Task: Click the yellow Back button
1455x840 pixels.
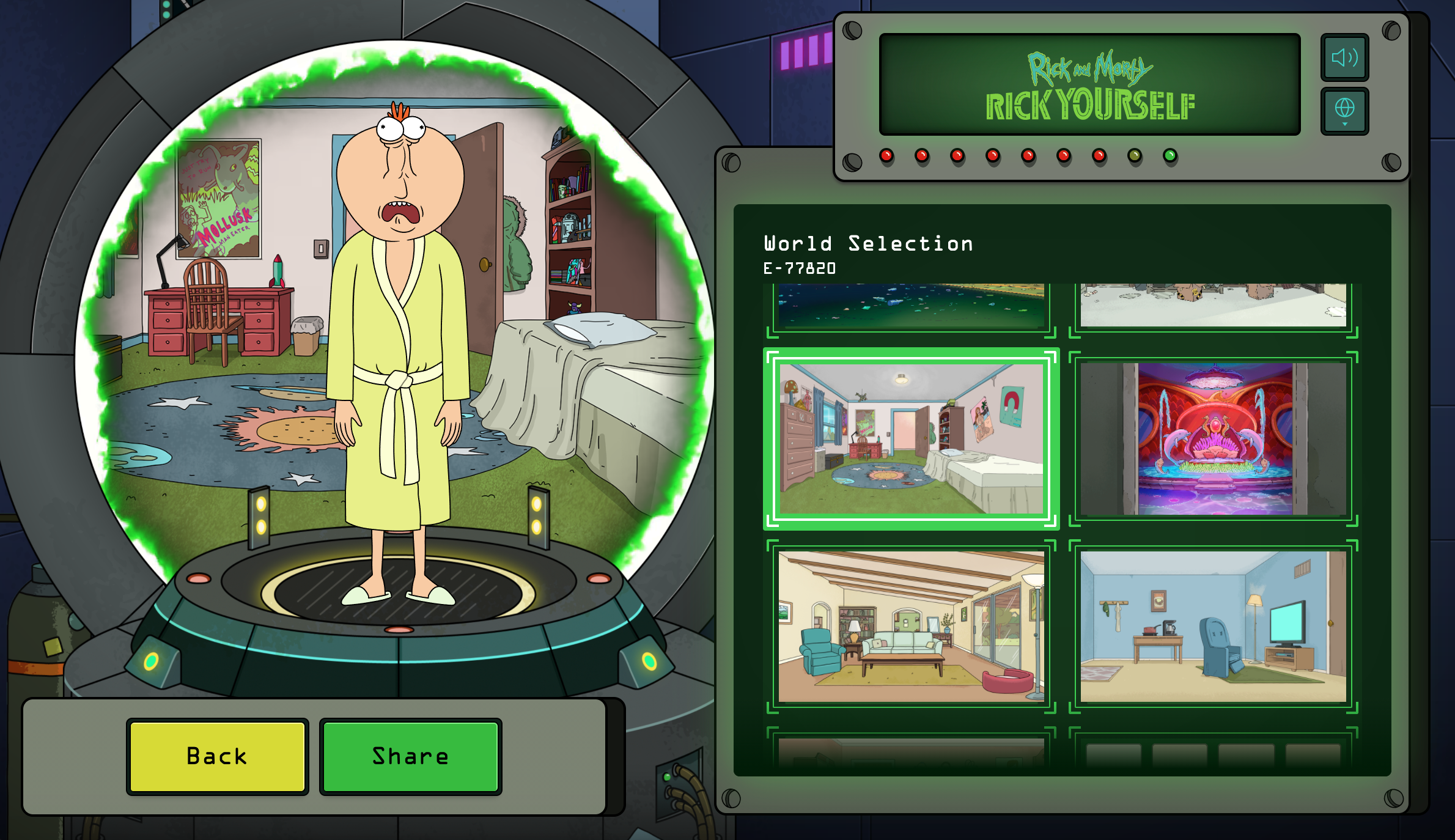Action: (x=217, y=756)
